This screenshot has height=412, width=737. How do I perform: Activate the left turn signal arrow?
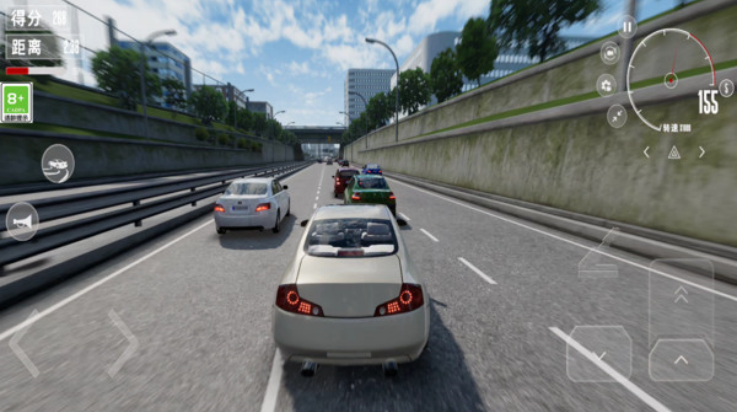pos(647,152)
